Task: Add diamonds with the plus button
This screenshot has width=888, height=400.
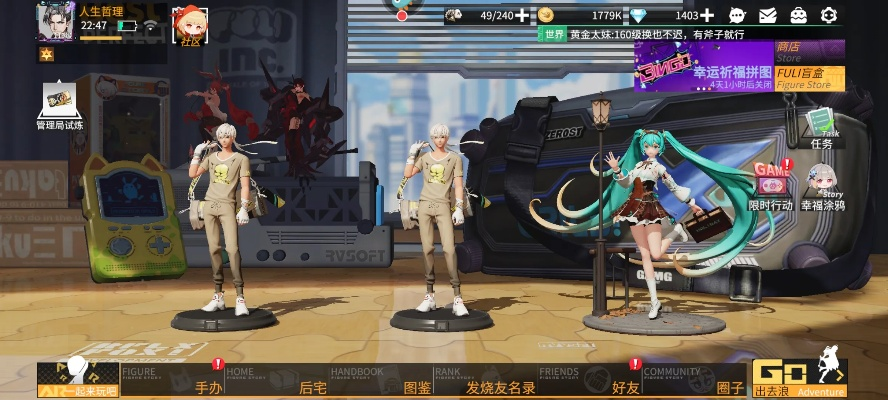Action: click(708, 15)
